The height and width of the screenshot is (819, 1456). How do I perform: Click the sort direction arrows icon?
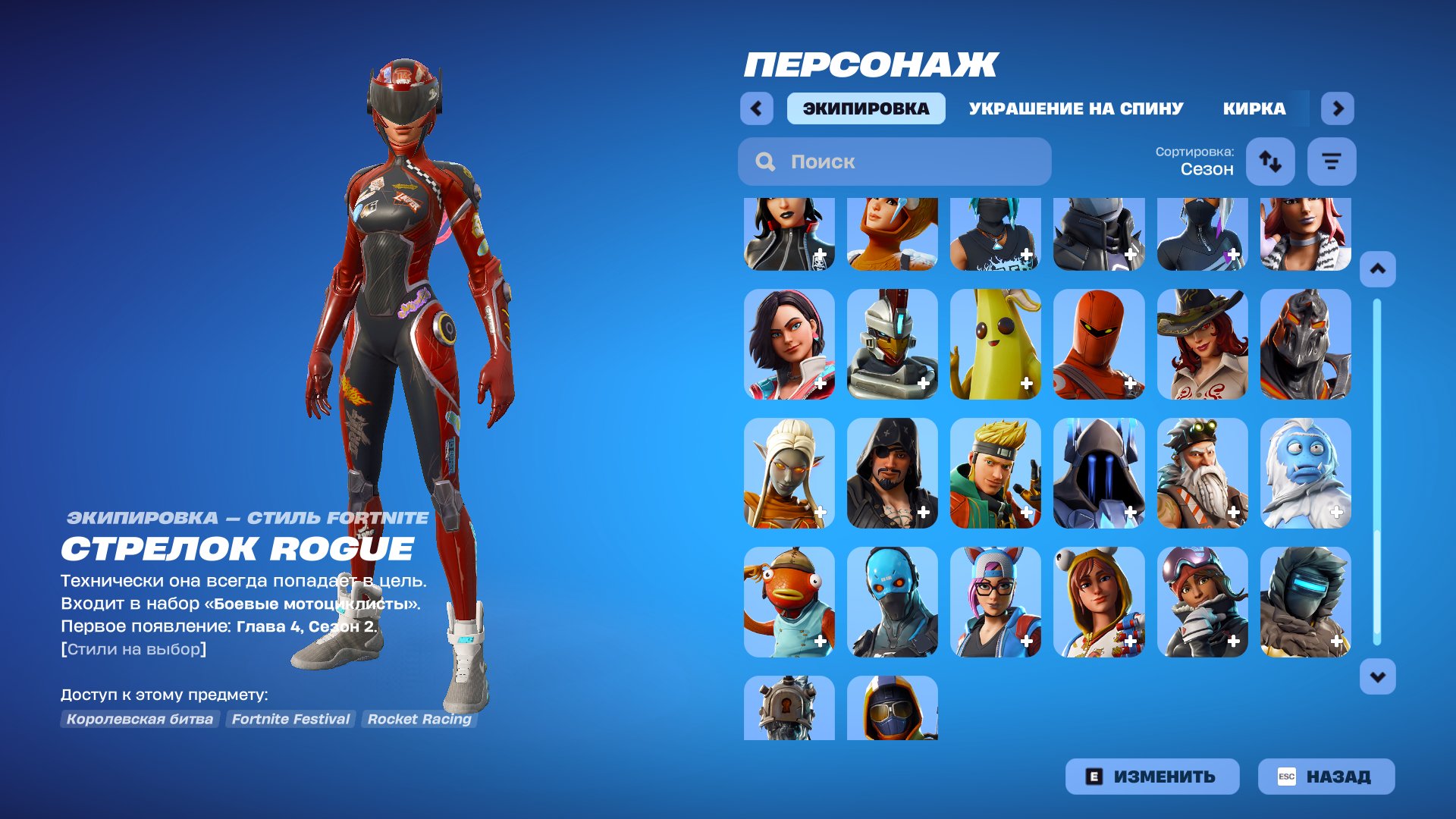tap(1270, 161)
